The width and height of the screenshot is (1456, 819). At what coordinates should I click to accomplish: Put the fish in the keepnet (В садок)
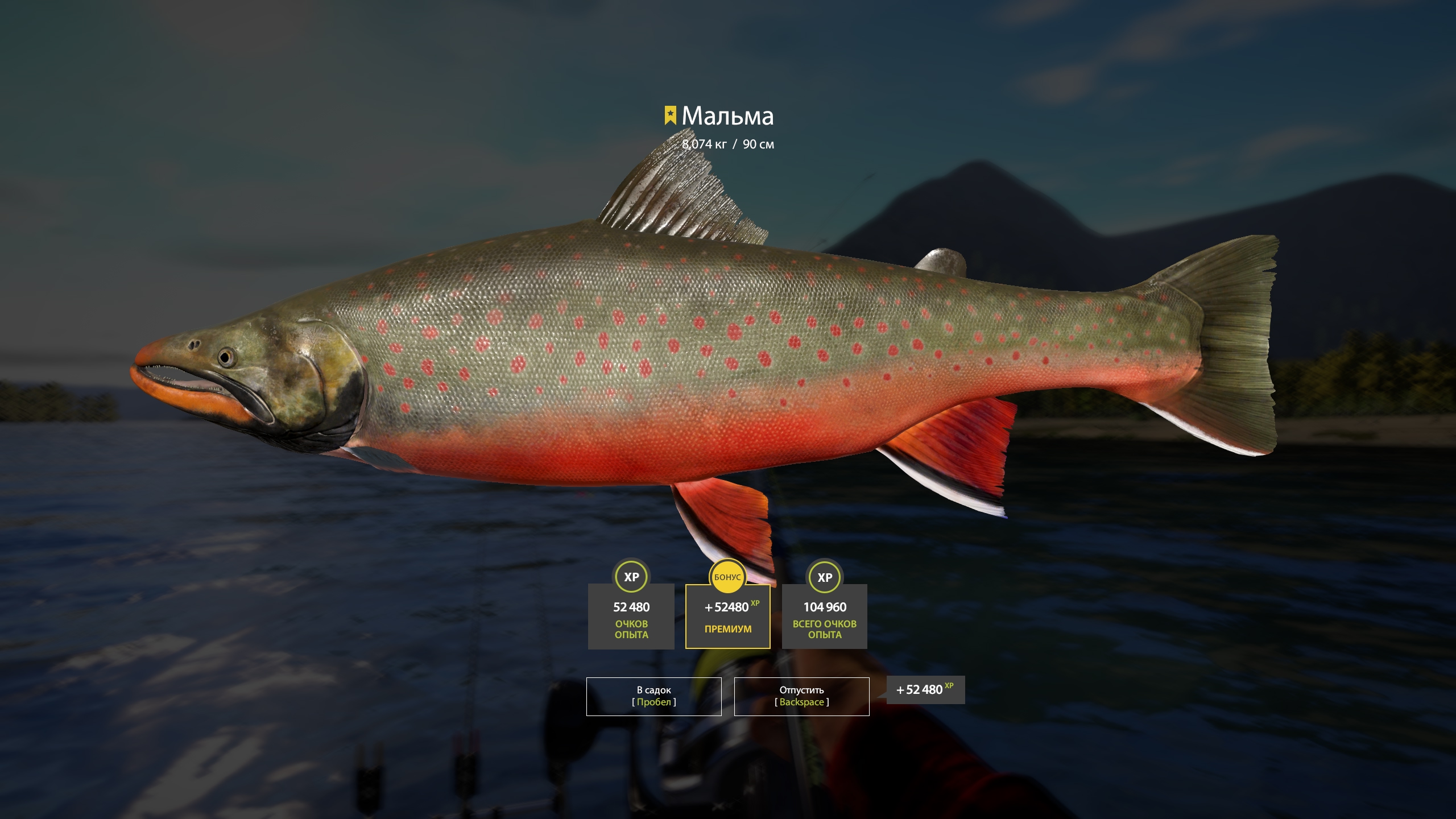tap(653, 696)
